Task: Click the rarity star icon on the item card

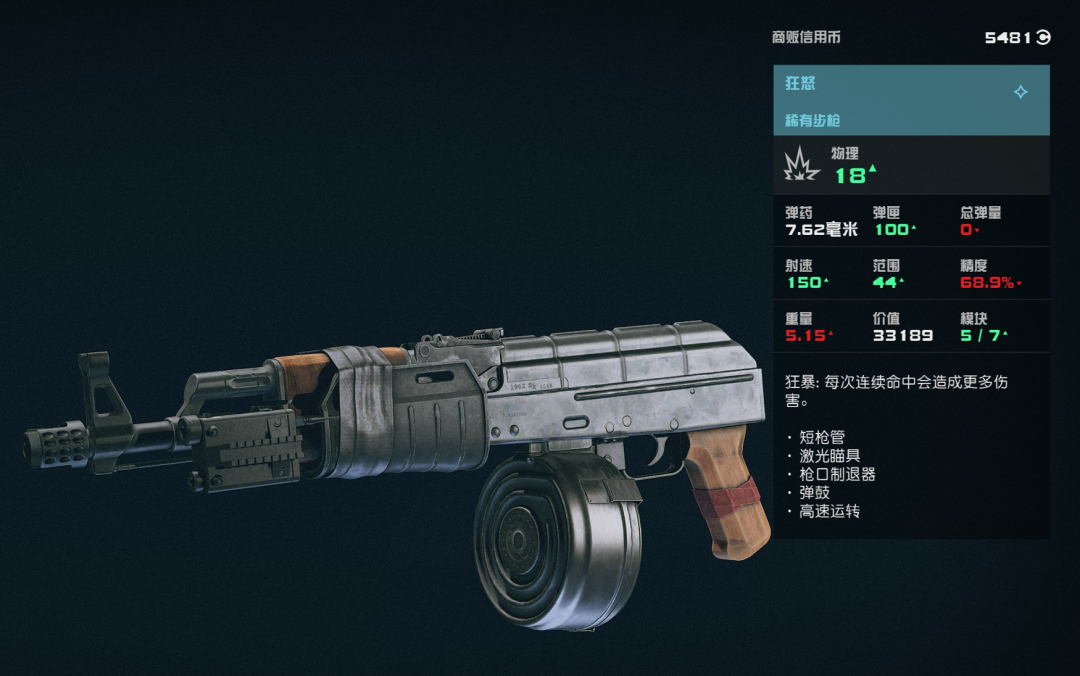Action: coord(1020,92)
